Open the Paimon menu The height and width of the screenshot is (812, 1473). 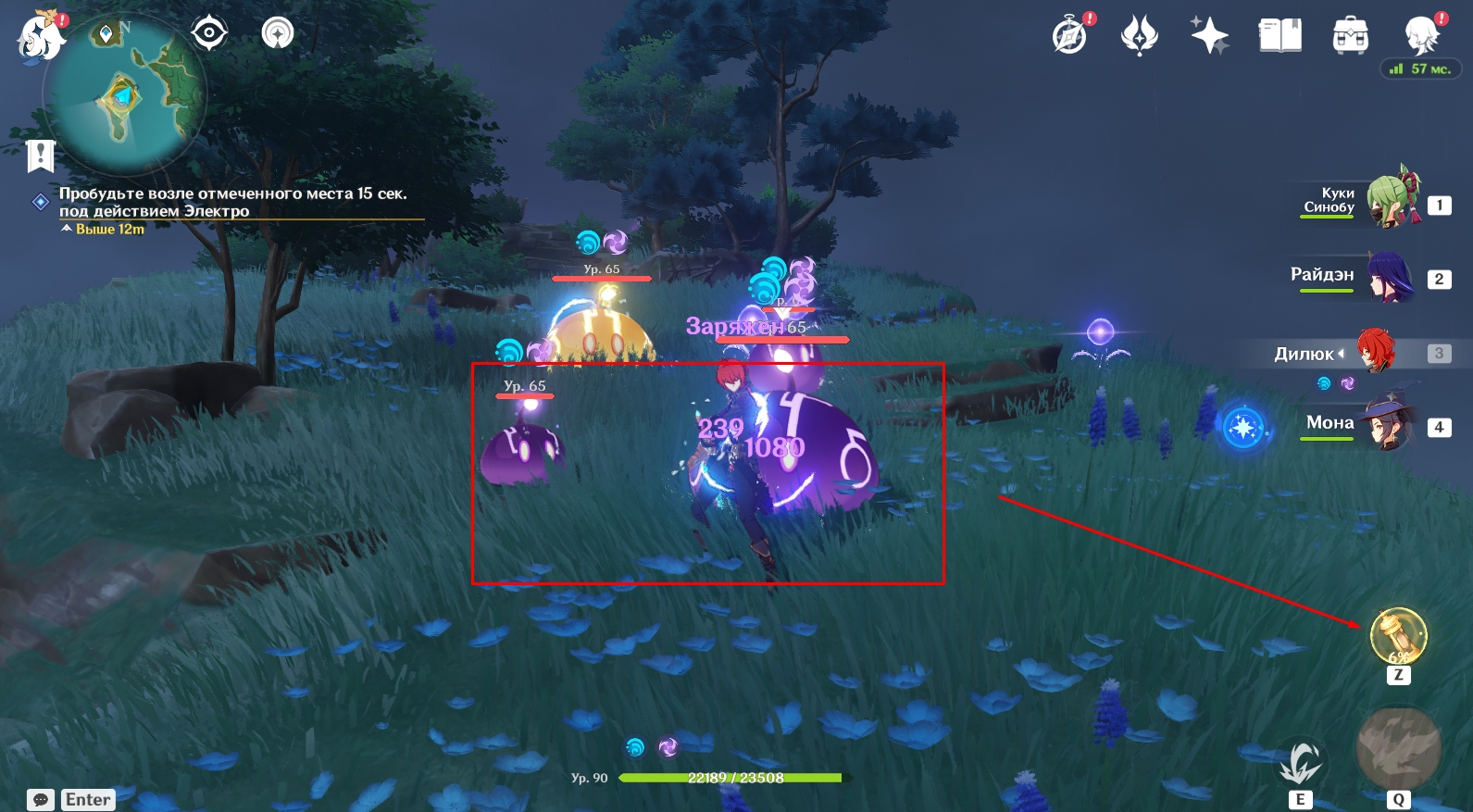pyautogui.click(x=40, y=37)
